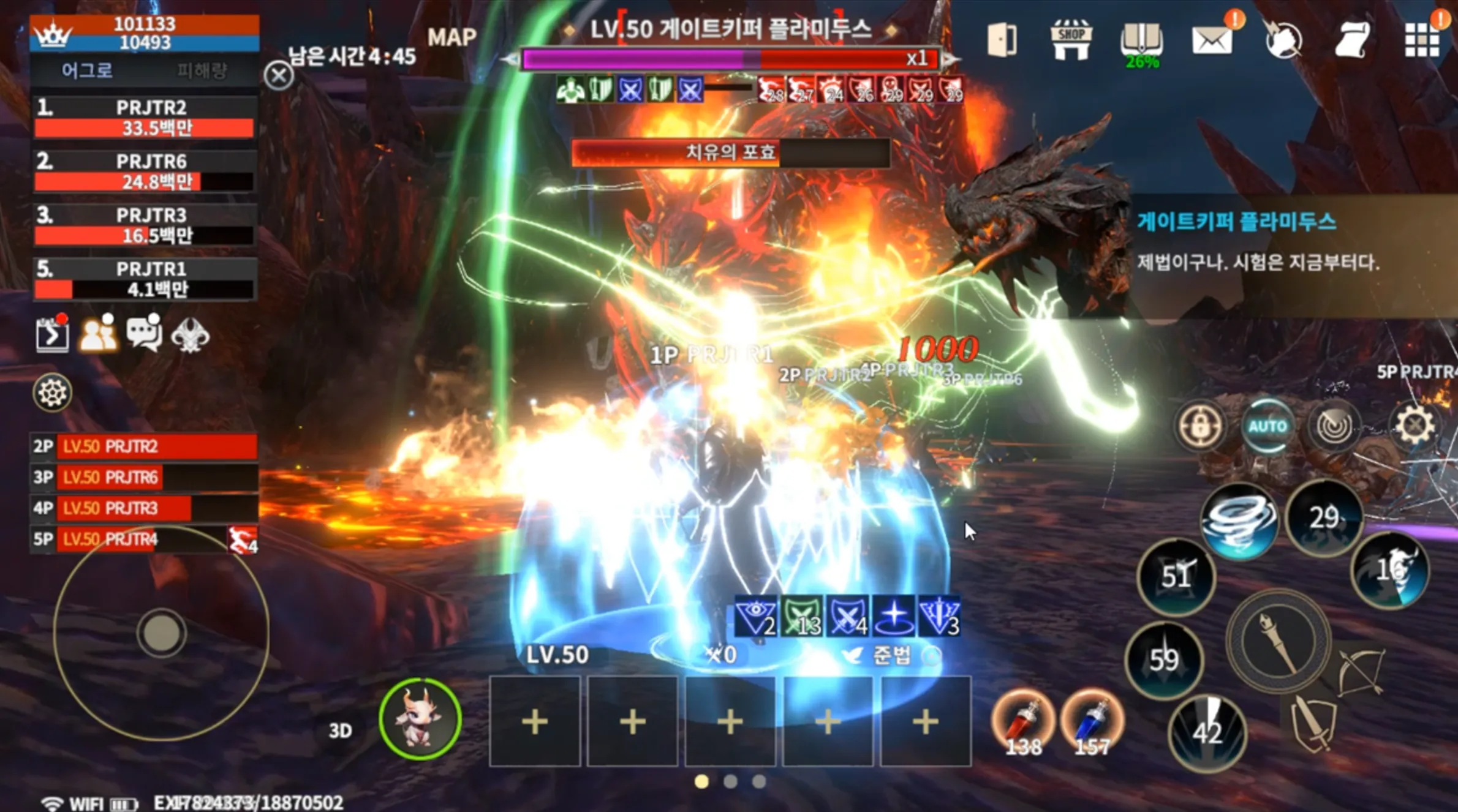The width and height of the screenshot is (1458, 812).
Task: Toggle the target lock icon
Action: pyautogui.click(x=1202, y=427)
